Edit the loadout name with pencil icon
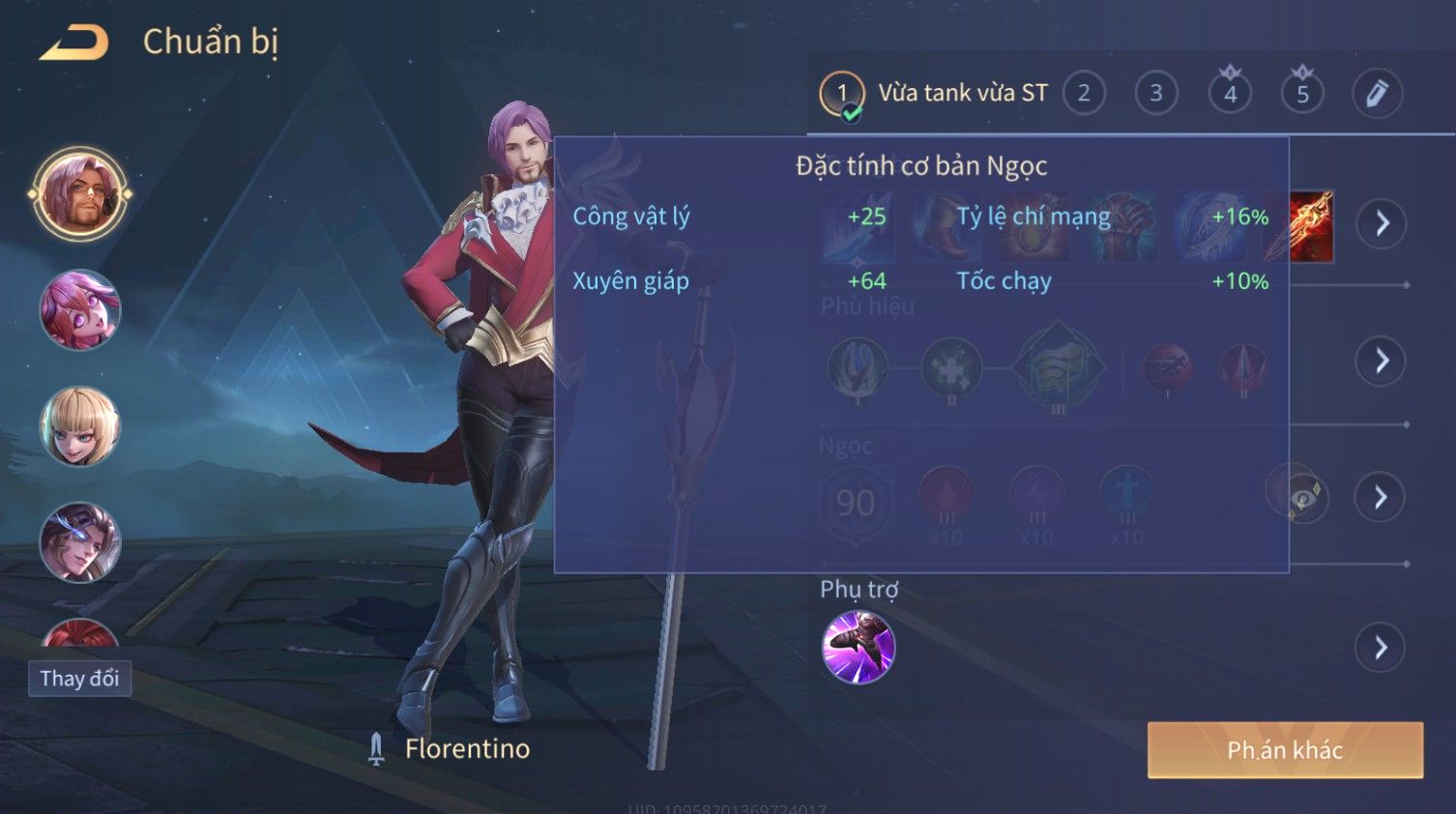1456x814 pixels. (x=1376, y=94)
